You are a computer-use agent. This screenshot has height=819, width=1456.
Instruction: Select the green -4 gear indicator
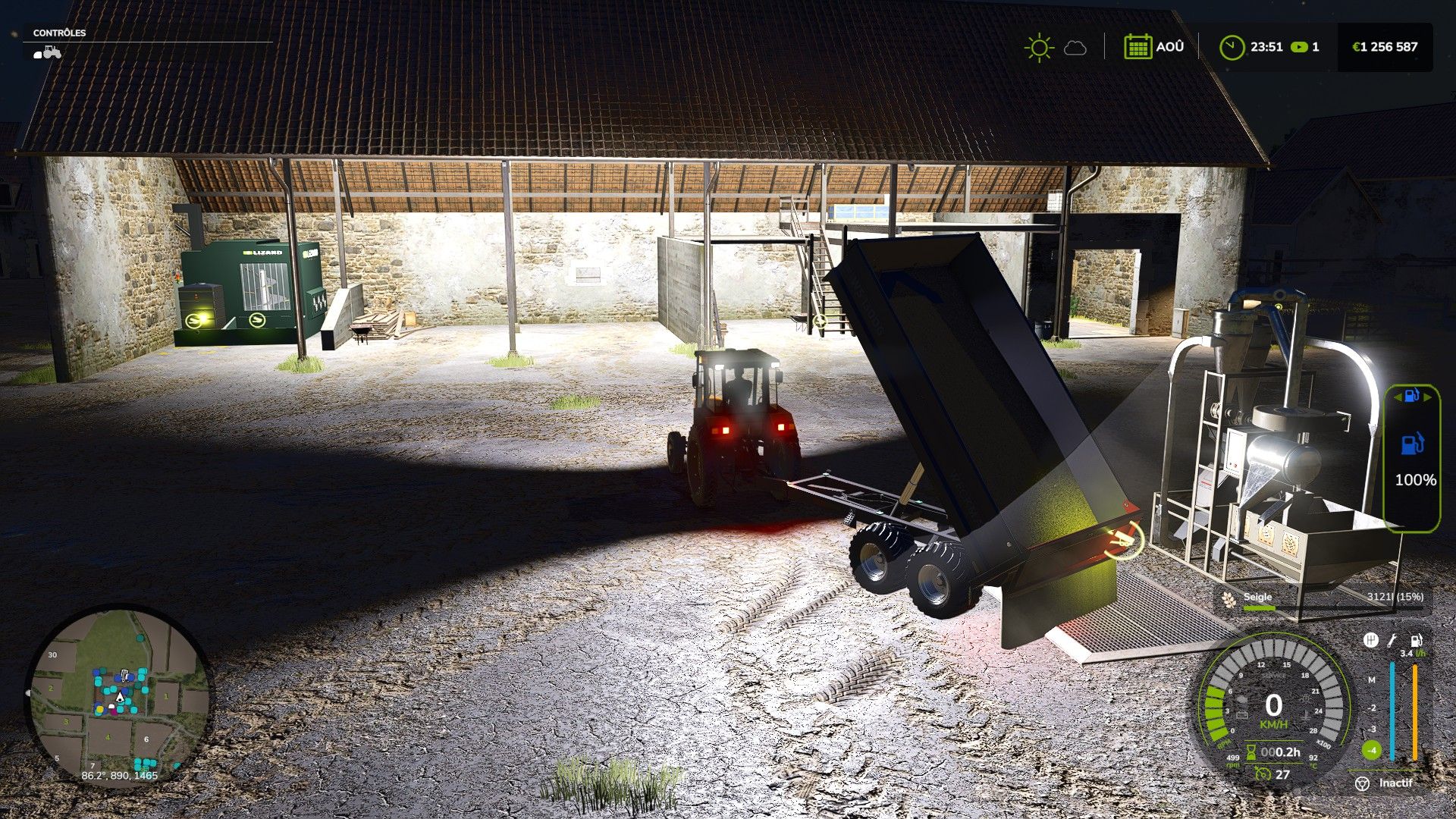pyautogui.click(x=1371, y=751)
